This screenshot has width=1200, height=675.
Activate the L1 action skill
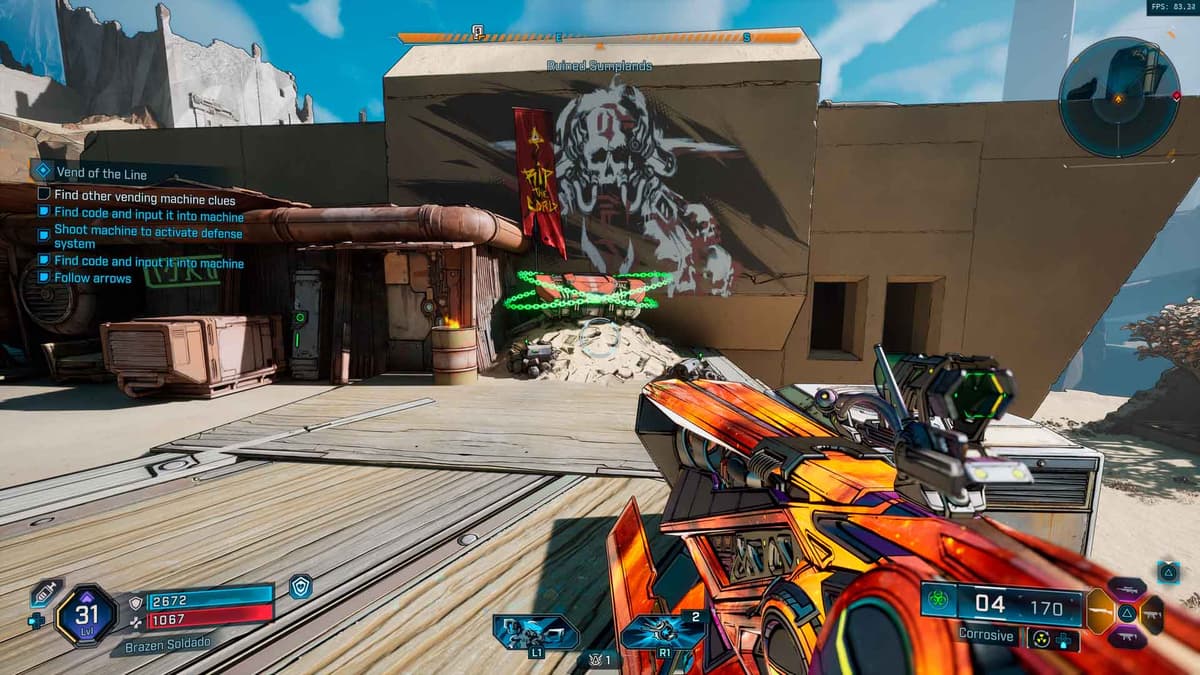536,631
